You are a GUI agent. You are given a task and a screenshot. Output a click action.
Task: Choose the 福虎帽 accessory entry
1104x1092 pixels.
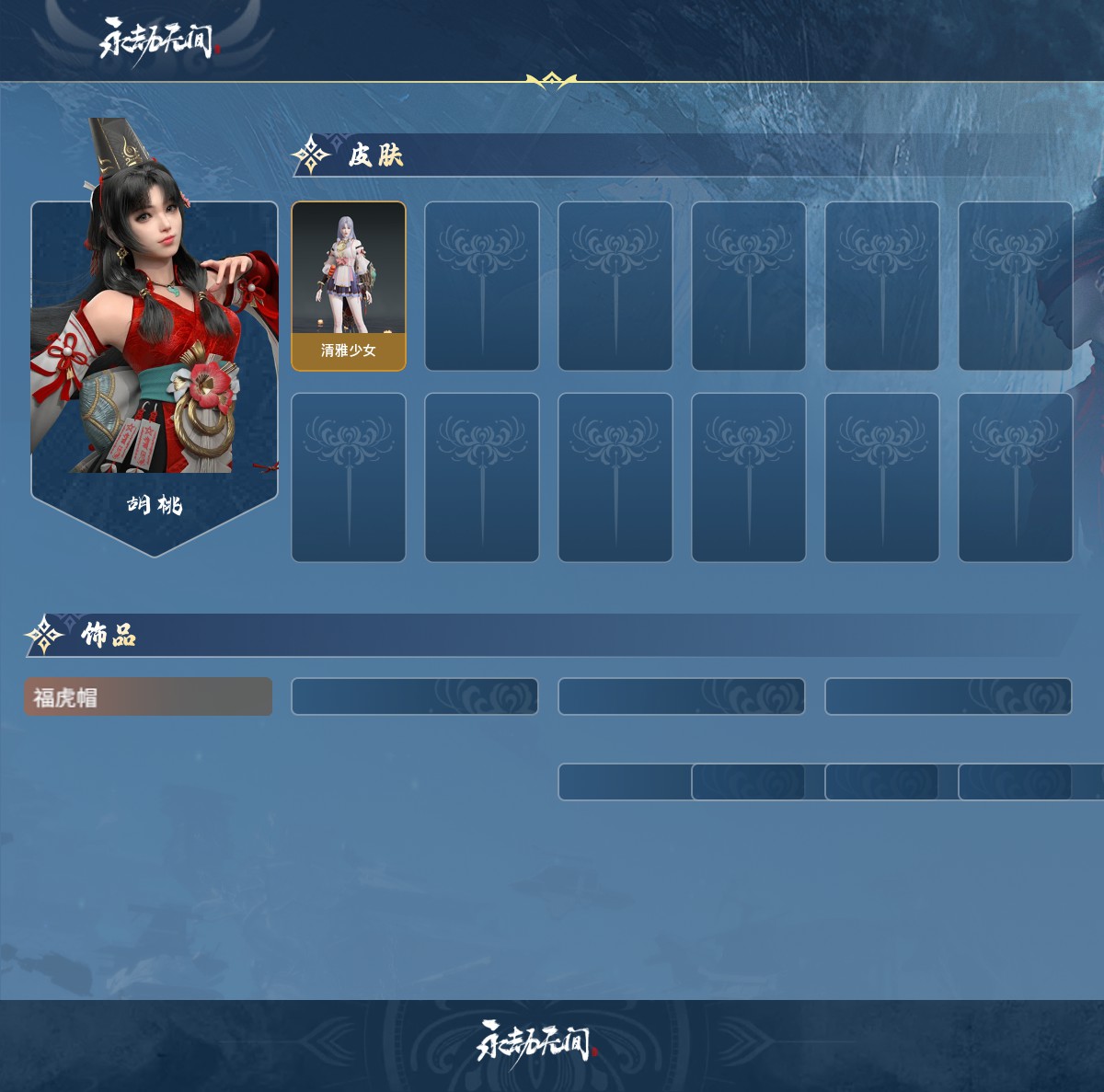148,697
